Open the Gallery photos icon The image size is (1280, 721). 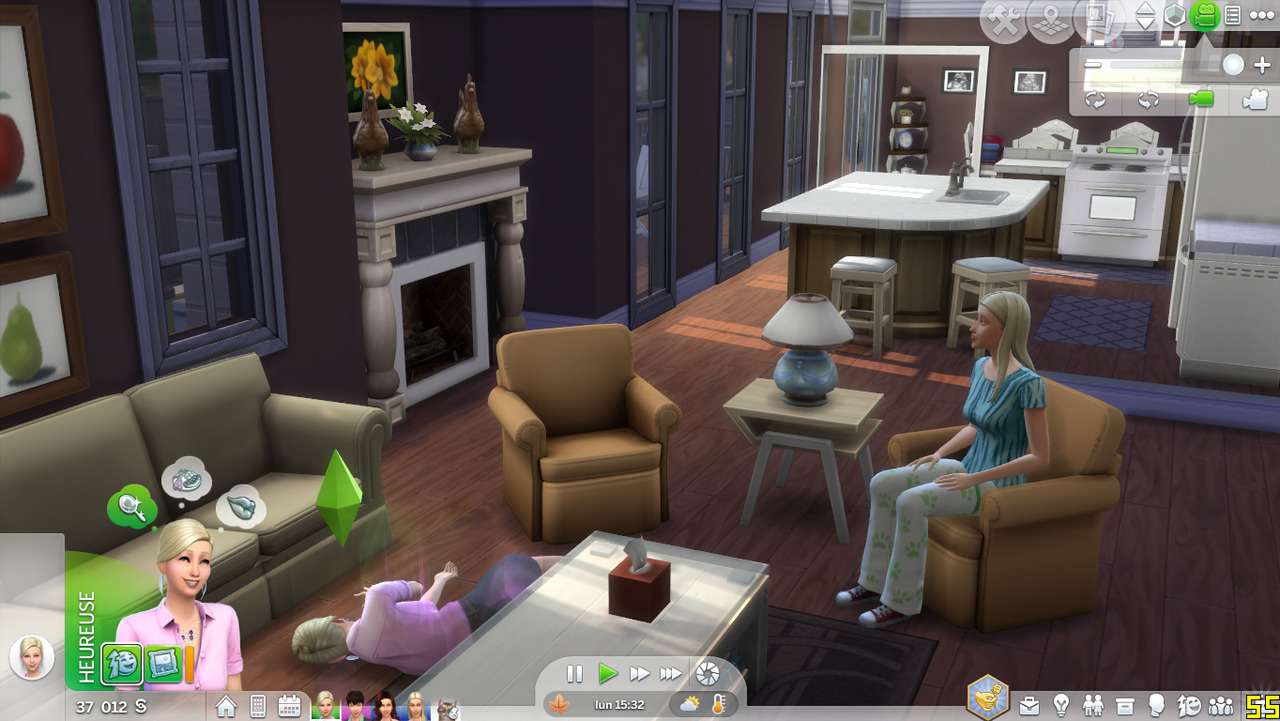[1097, 19]
